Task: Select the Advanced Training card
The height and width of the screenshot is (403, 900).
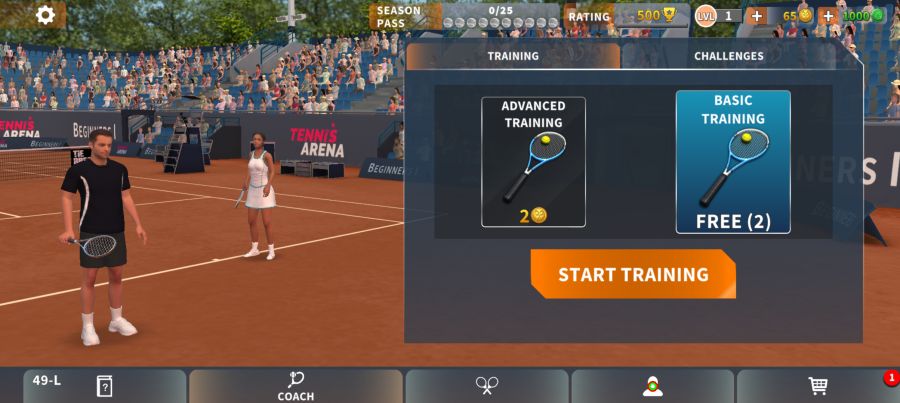Action: click(533, 162)
